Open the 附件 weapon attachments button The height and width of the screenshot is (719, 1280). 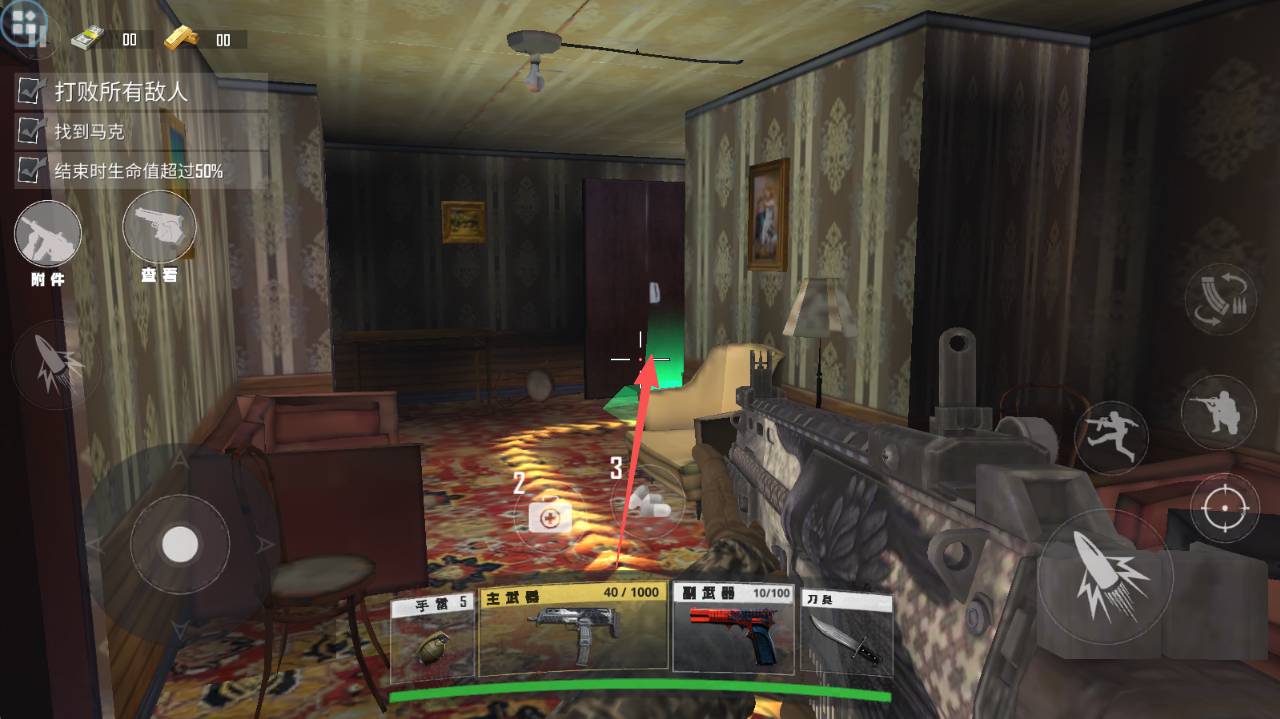(47, 234)
